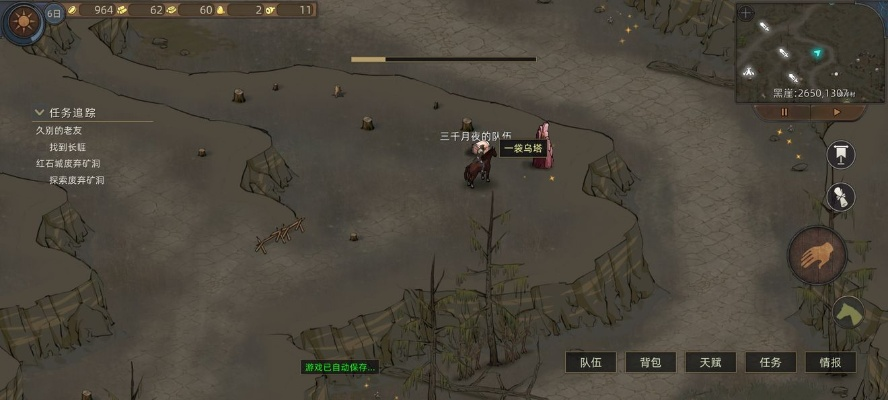
Task: Activate the hand interact button
Action: pos(817,255)
